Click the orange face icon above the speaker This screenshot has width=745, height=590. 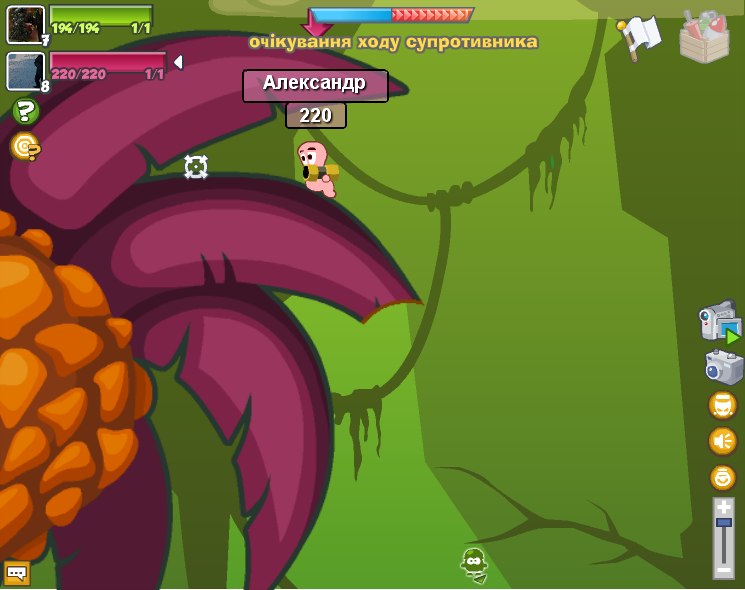[x=722, y=405]
